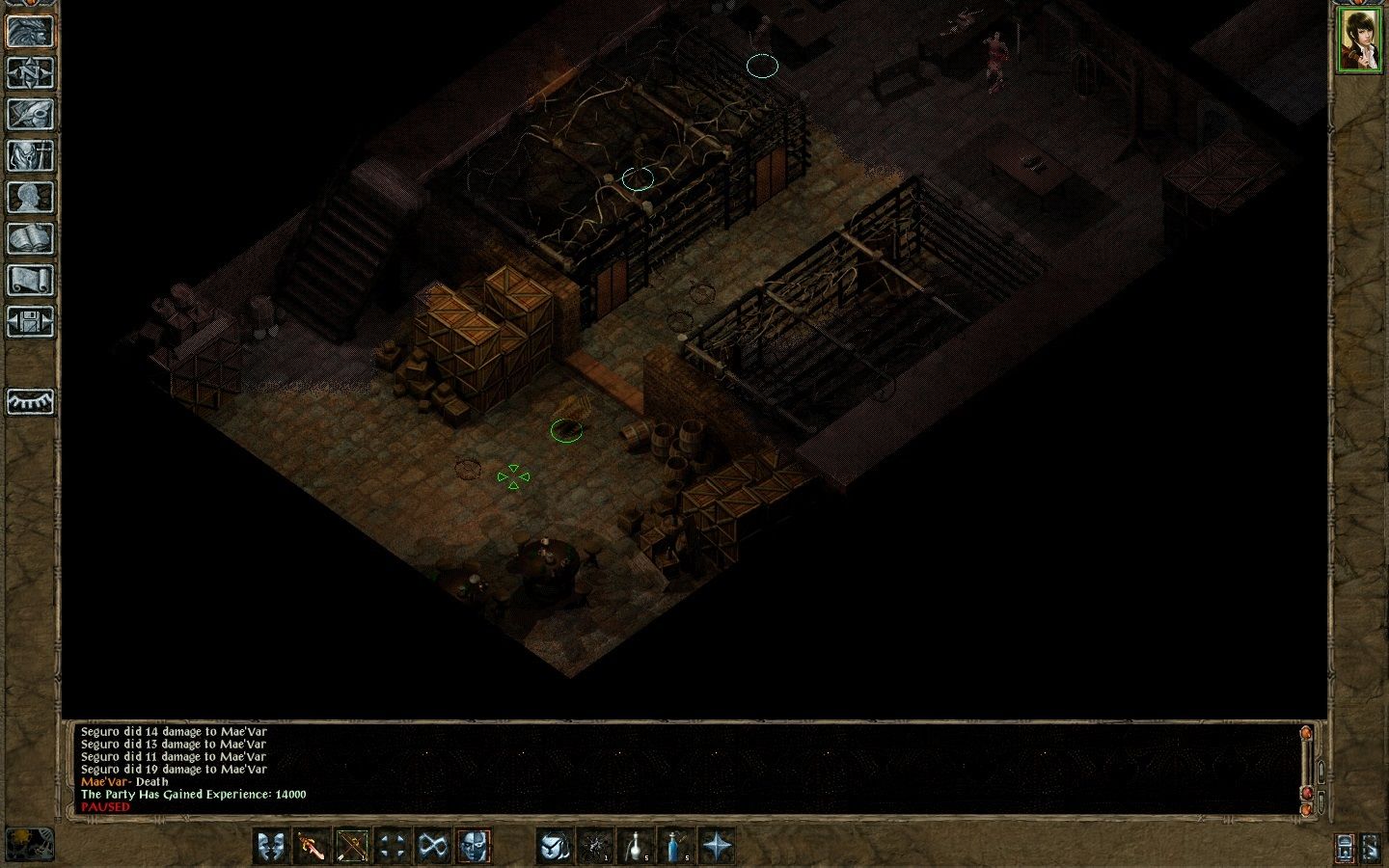Use the white potion flask quick item
Viewport: 1389px width, 868px height.
pos(635,846)
